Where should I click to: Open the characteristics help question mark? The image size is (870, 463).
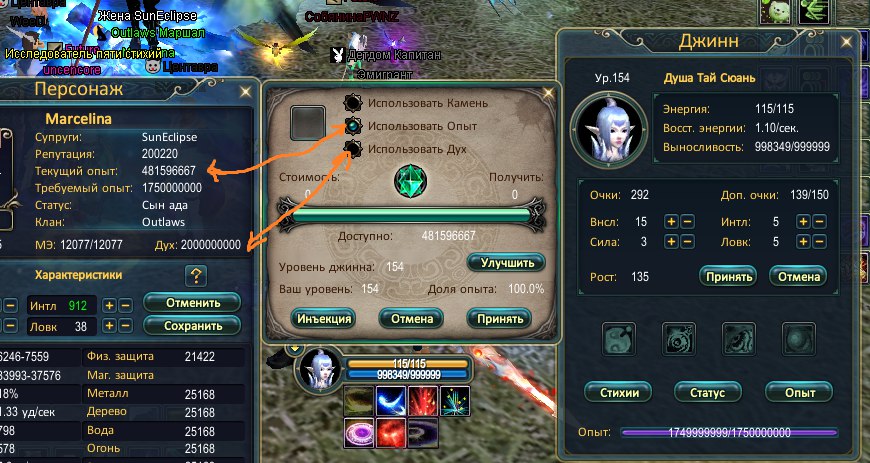[196, 275]
